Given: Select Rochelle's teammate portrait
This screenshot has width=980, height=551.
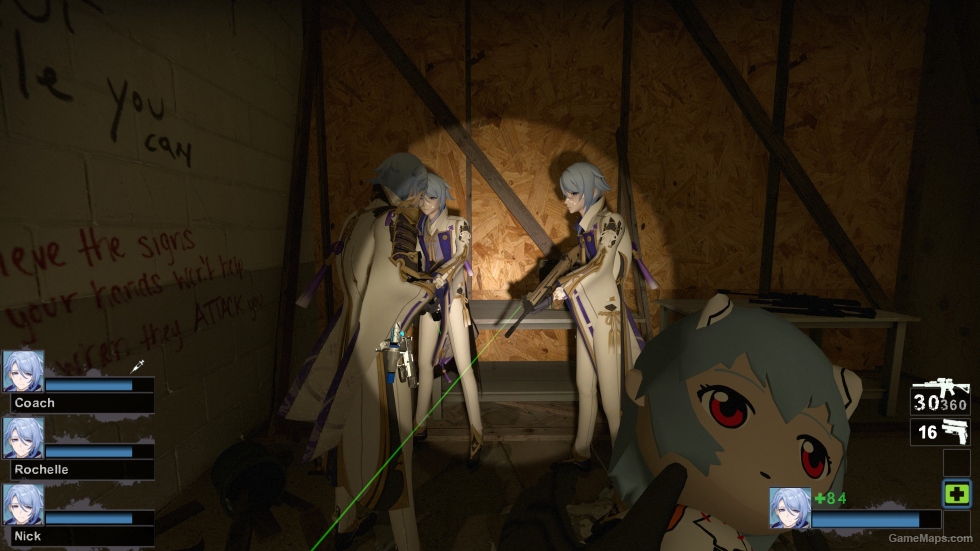Looking at the screenshot, I should coord(23,438).
